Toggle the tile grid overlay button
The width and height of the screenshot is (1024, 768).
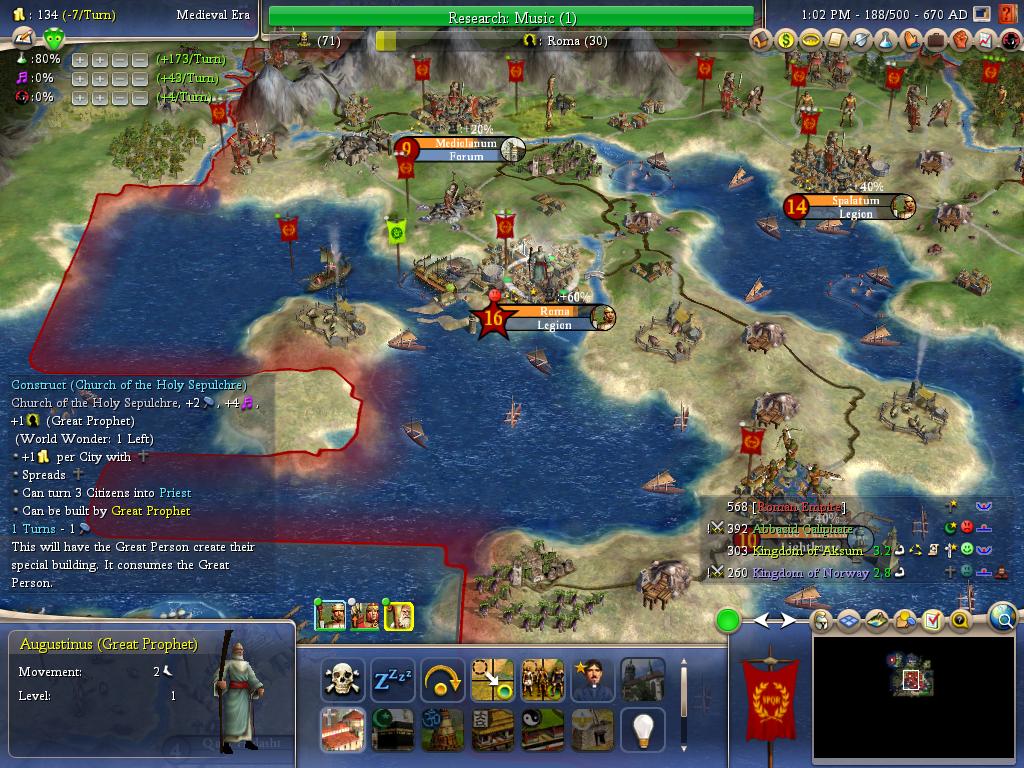point(849,621)
